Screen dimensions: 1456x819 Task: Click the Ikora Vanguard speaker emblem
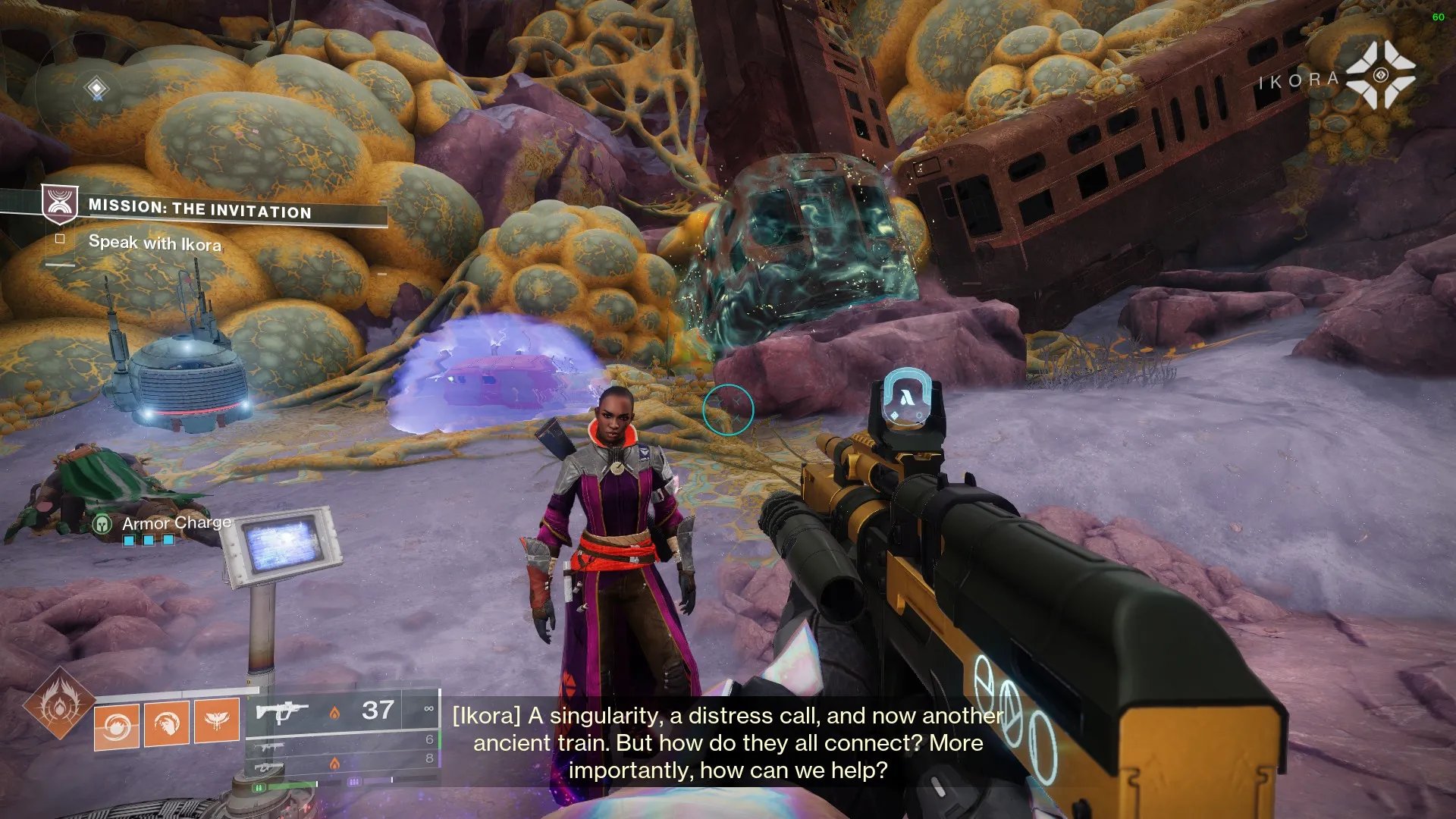pyautogui.click(x=1380, y=75)
